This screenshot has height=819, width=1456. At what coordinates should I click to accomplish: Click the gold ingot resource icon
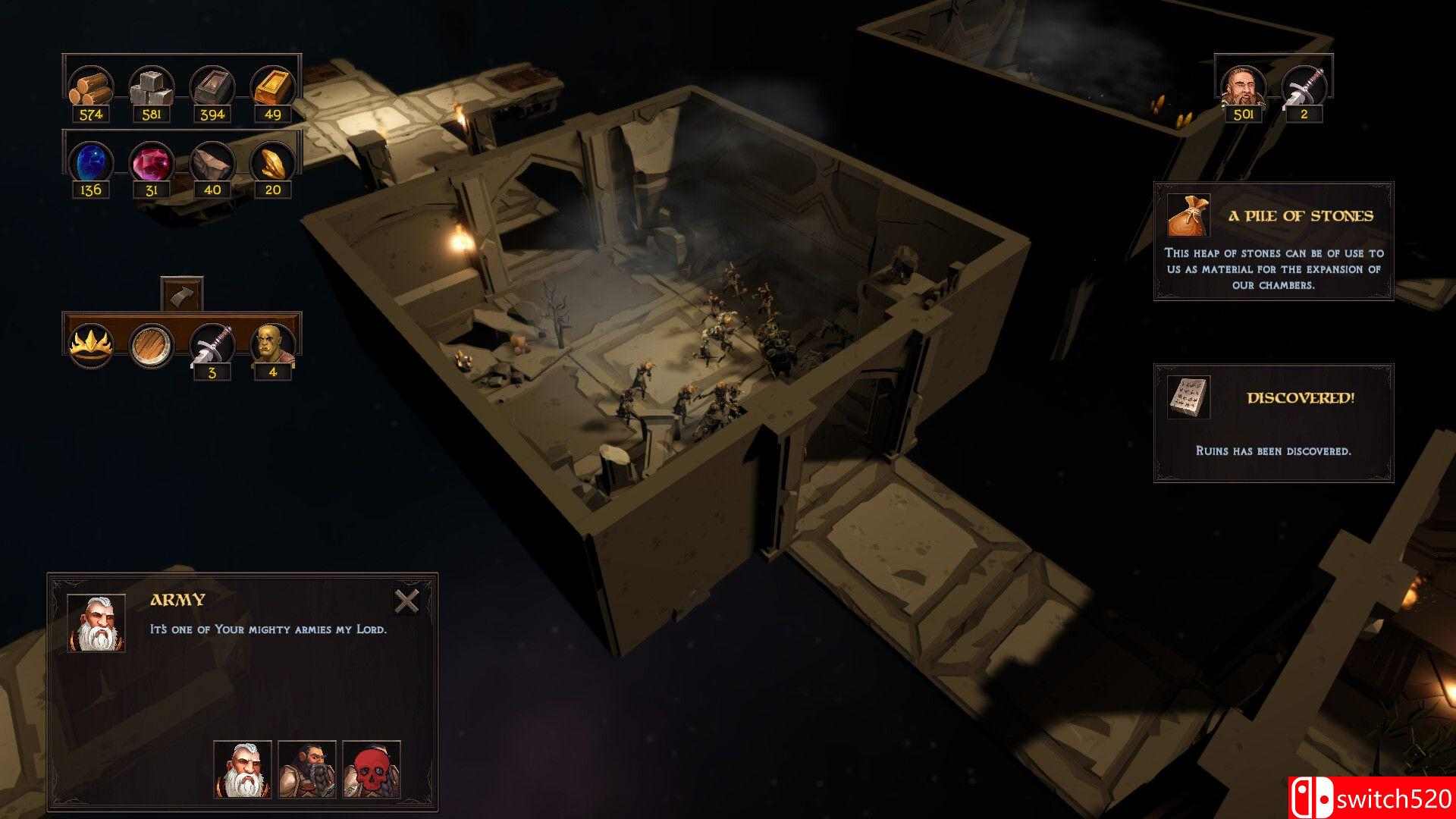point(272,87)
